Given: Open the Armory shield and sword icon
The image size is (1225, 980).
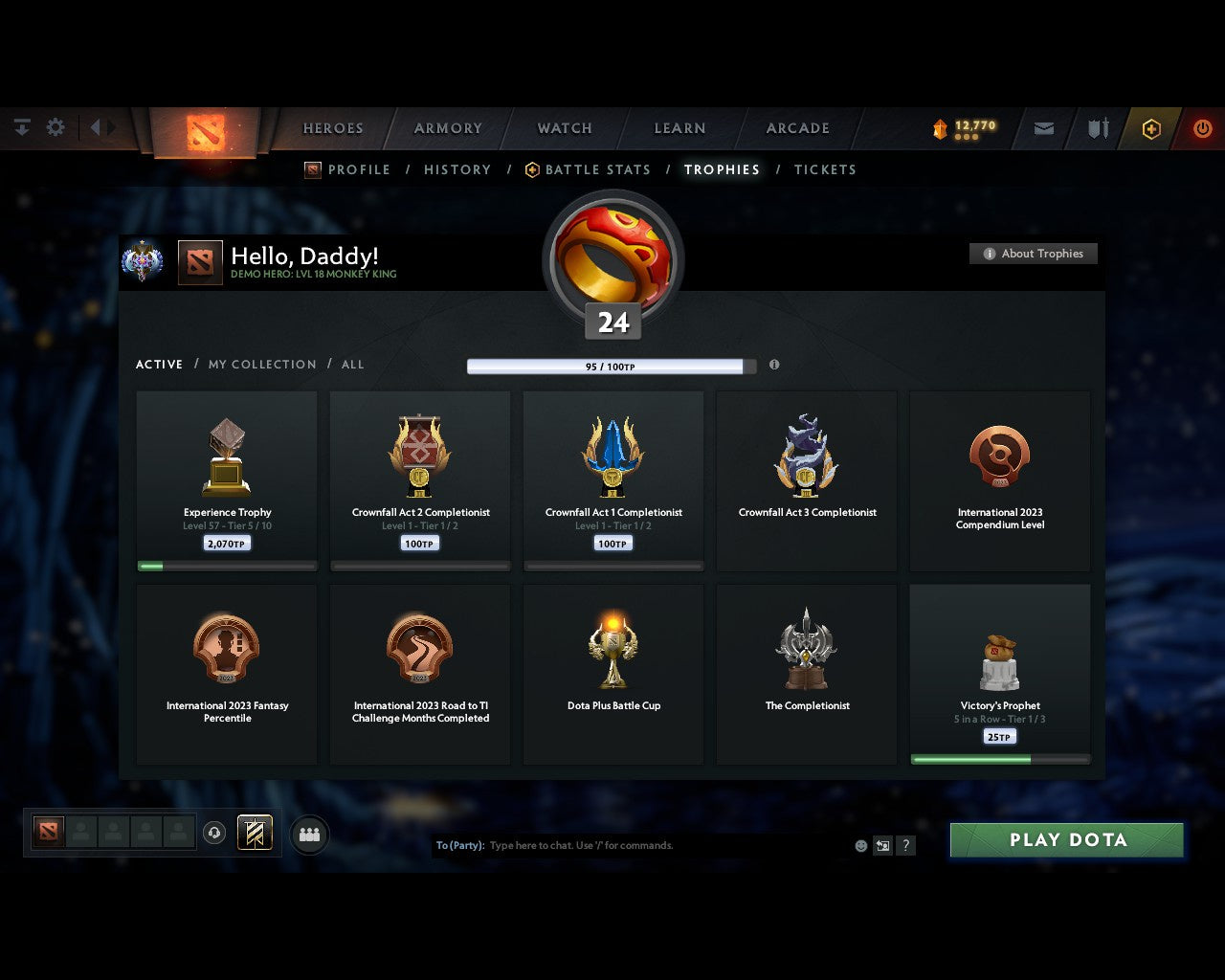Looking at the screenshot, I should coord(1097,128).
